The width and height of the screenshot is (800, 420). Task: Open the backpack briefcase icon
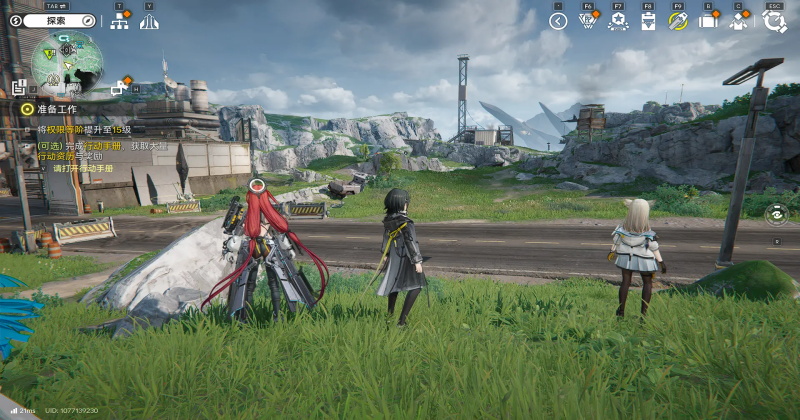pos(708,21)
